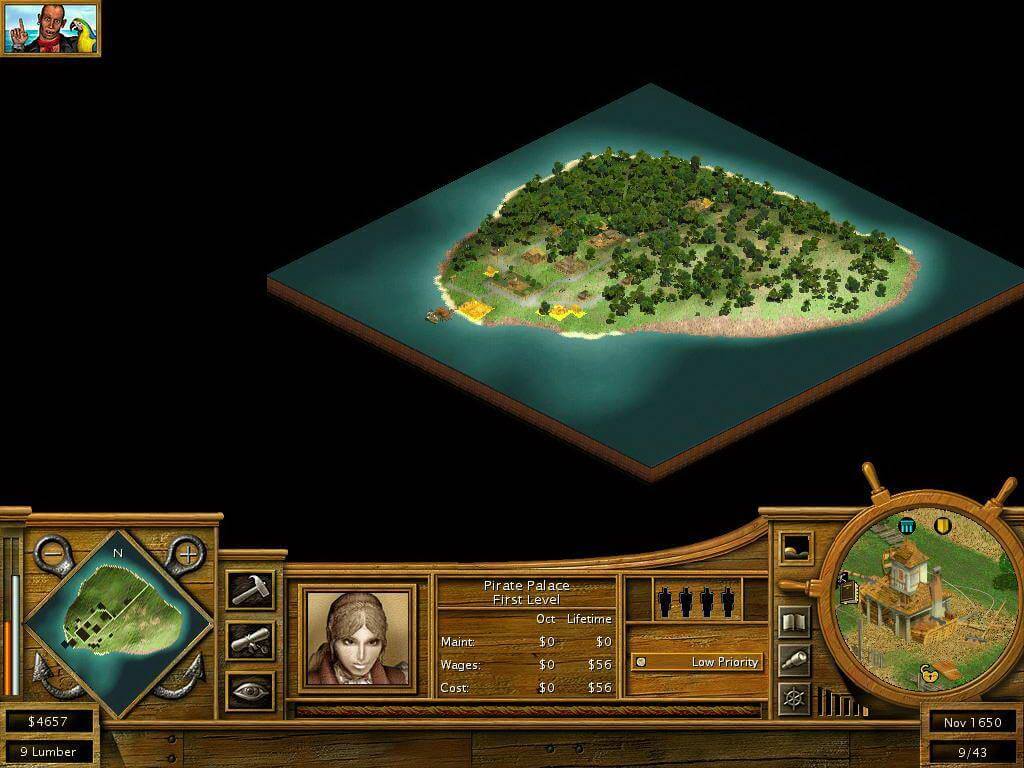This screenshot has height=768, width=1024.
Task: Click the moon and clouds view button
Action: click(796, 548)
